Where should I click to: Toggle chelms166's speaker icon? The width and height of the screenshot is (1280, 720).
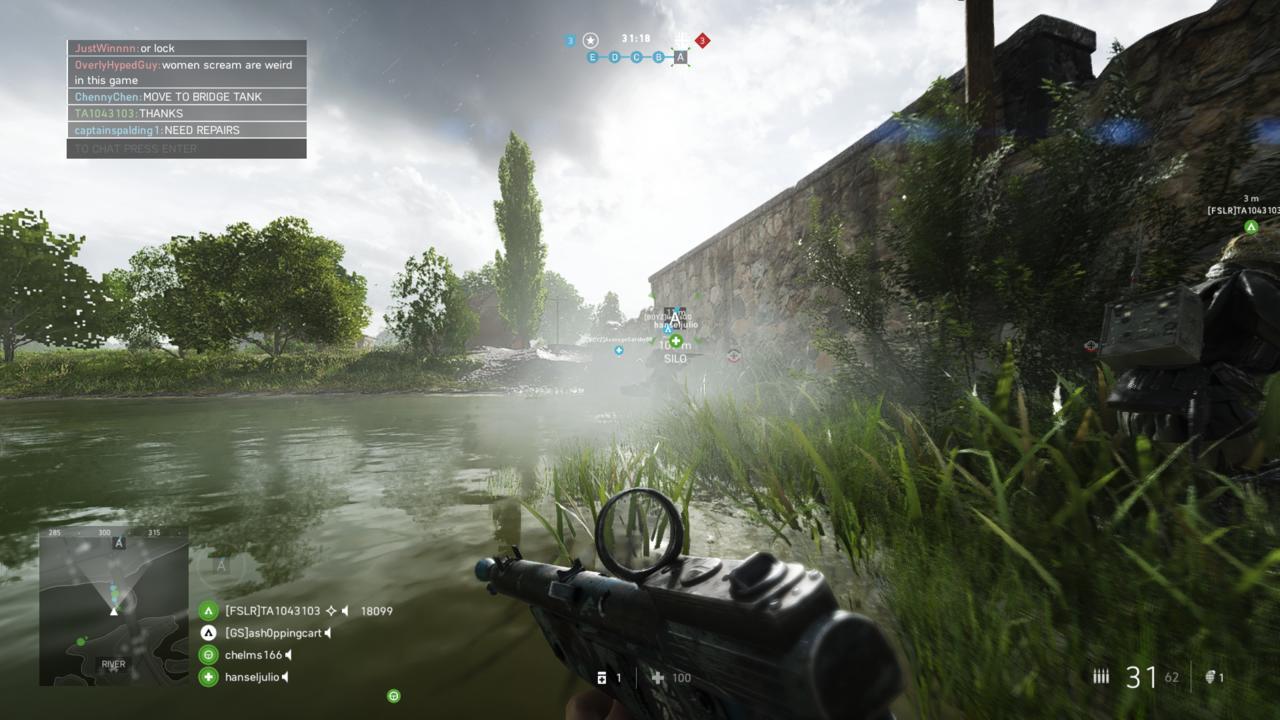point(288,655)
